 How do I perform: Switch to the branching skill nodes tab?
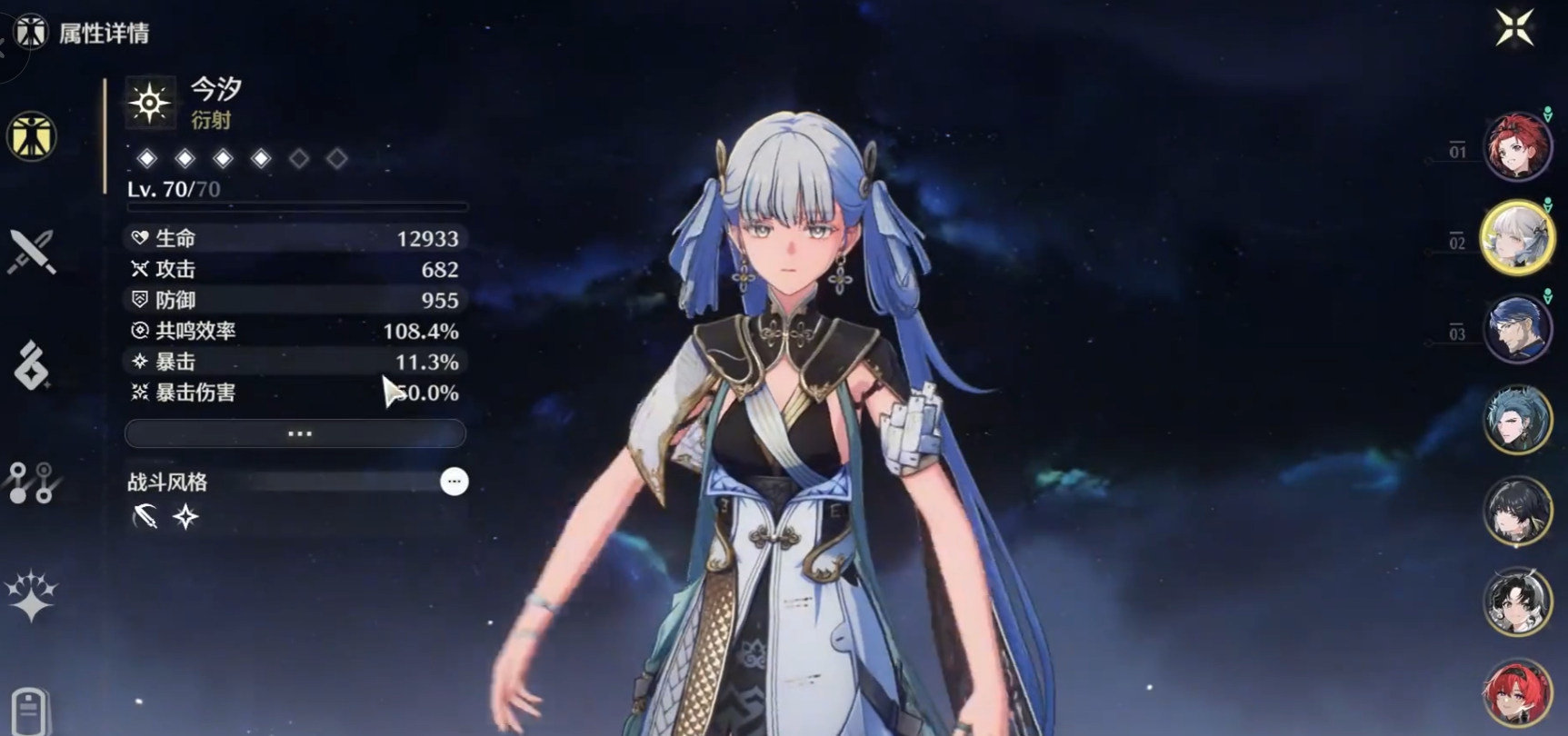[x=30, y=482]
